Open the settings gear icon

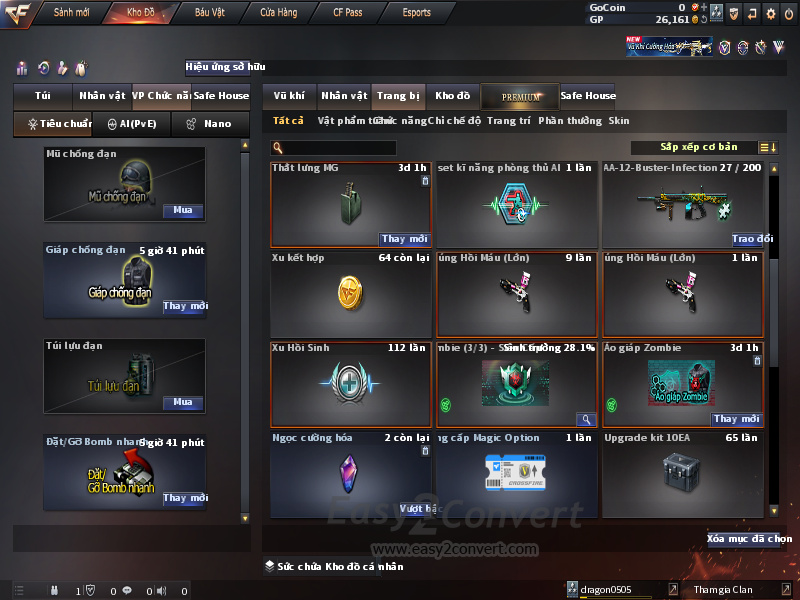click(770, 13)
